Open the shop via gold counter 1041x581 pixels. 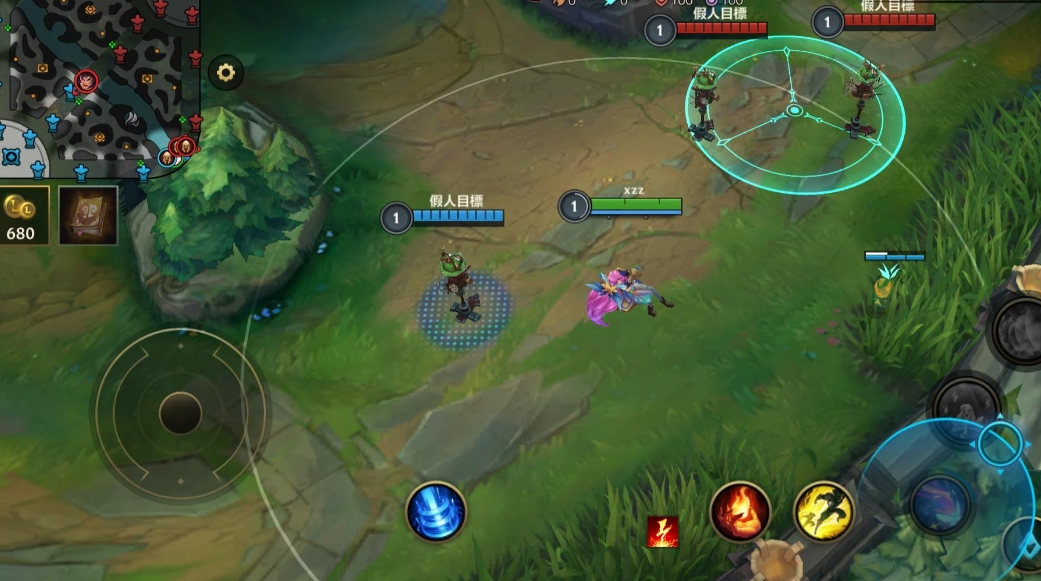(22, 216)
